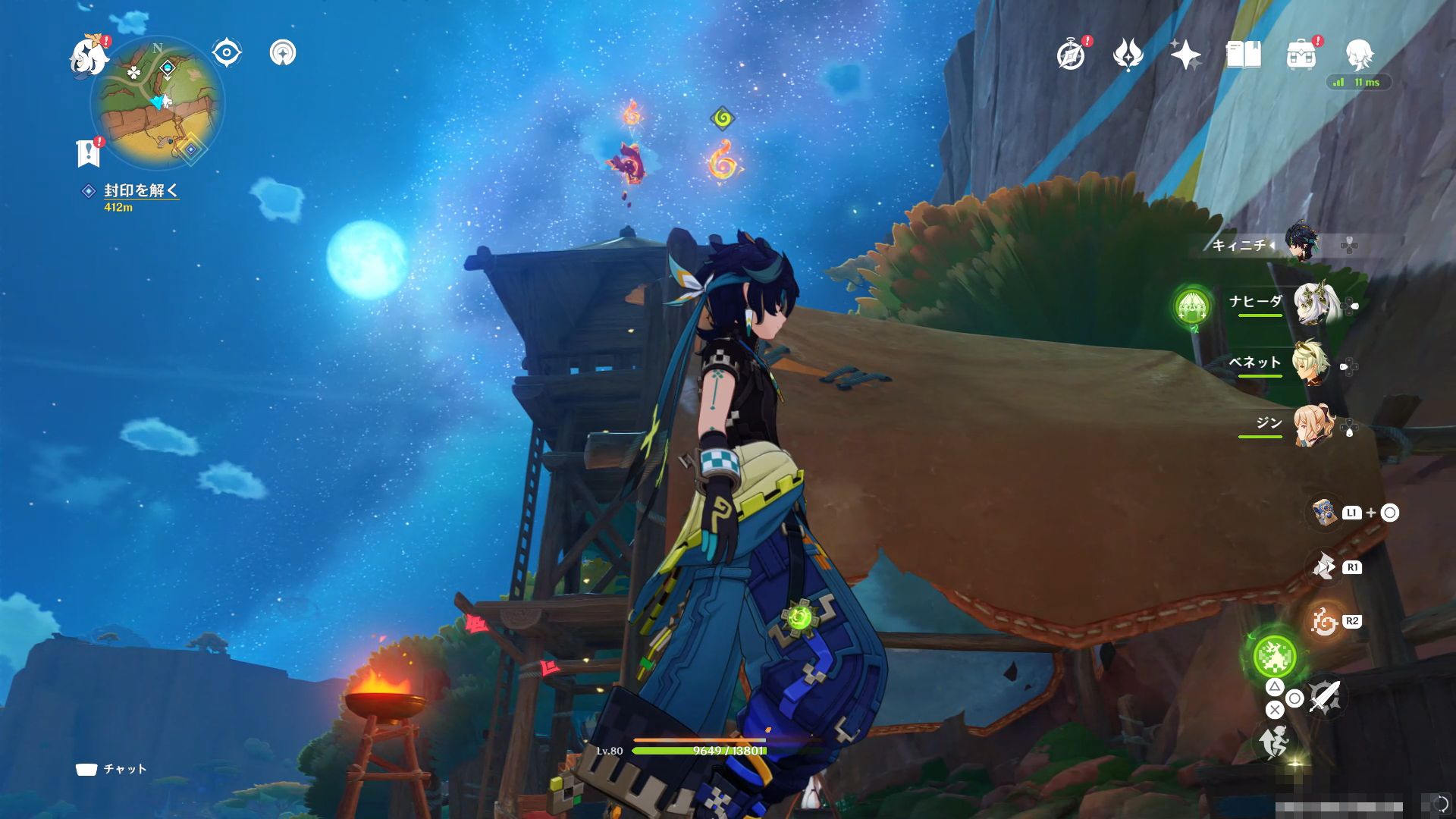The width and height of the screenshot is (1456, 819).
Task: Perform a normal attack with the sword icon
Action: point(1324,696)
